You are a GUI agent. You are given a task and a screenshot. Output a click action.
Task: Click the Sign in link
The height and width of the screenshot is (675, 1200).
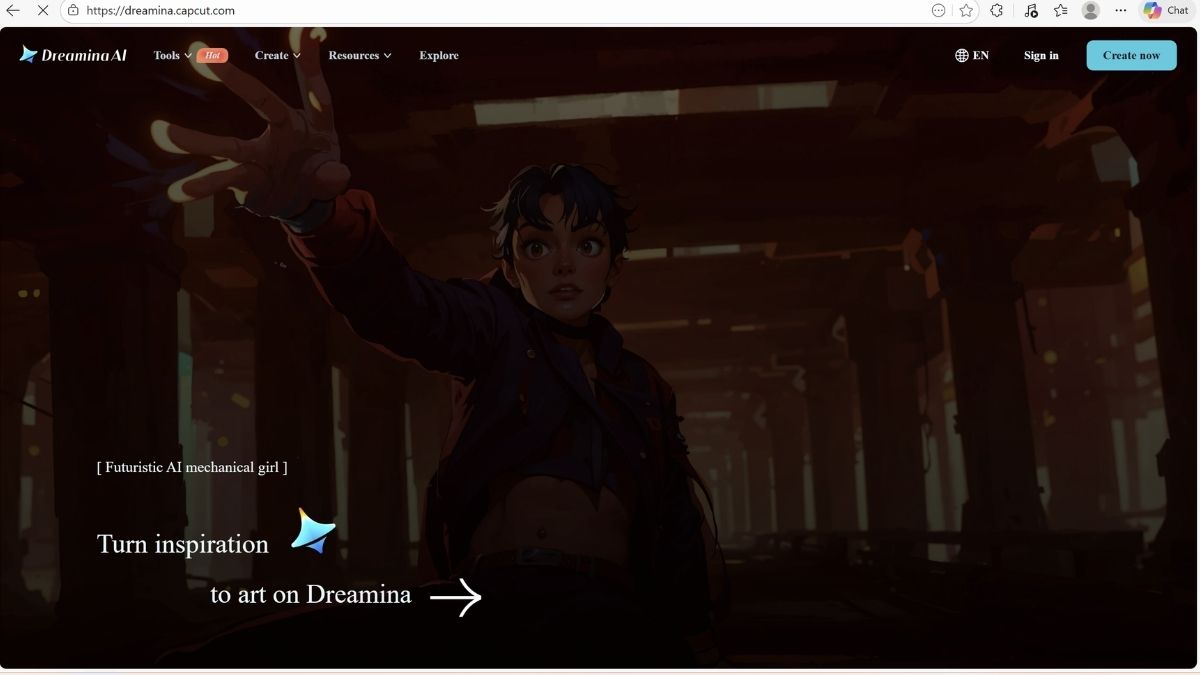click(x=1041, y=56)
